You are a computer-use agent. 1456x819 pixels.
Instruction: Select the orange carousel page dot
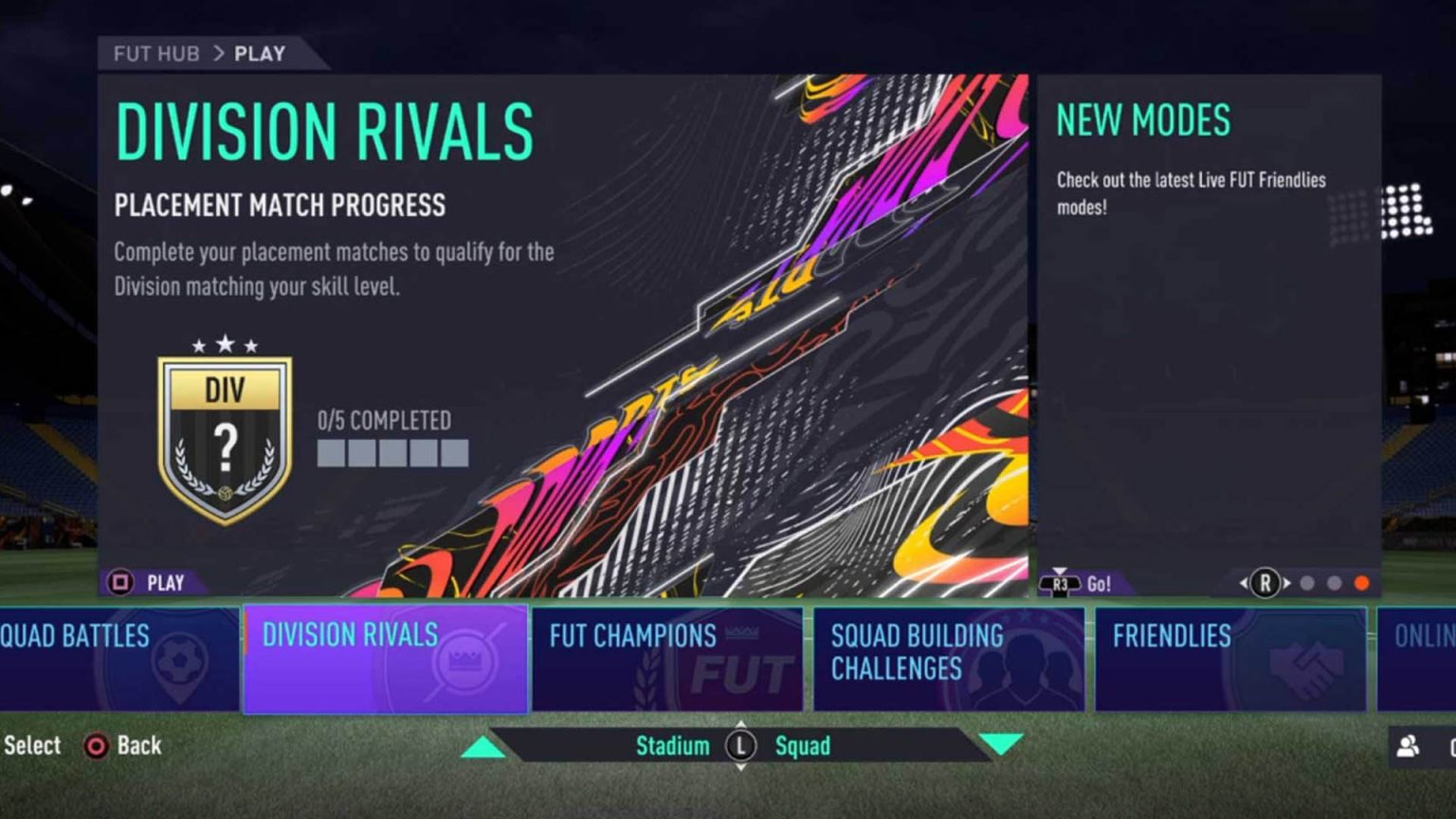click(x=1362, y=582)
